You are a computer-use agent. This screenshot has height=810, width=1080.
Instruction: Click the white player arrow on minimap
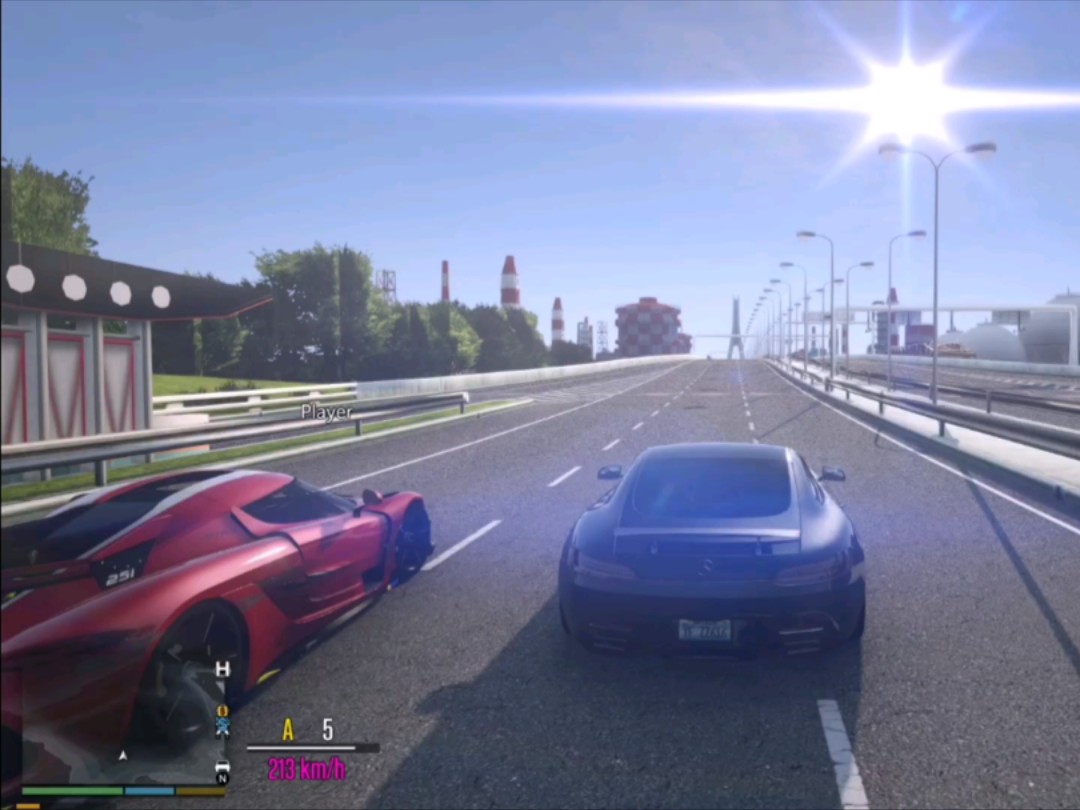coord(123,756)
